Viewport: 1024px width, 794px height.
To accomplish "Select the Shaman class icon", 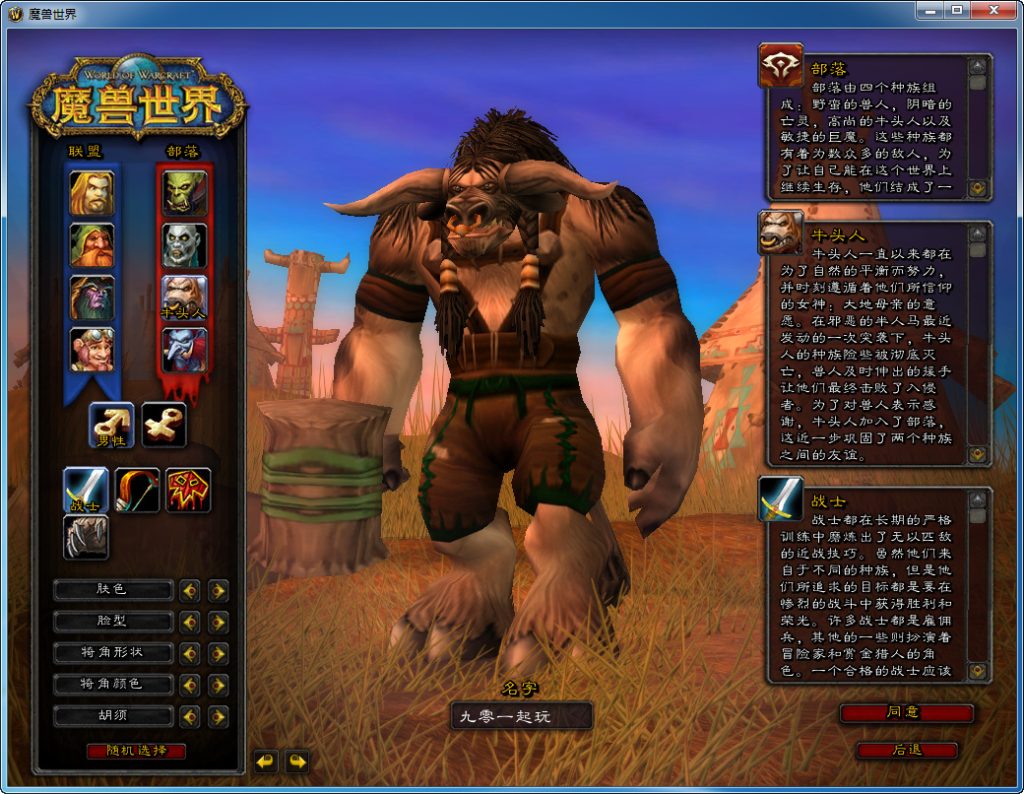I will pos(188,489).
